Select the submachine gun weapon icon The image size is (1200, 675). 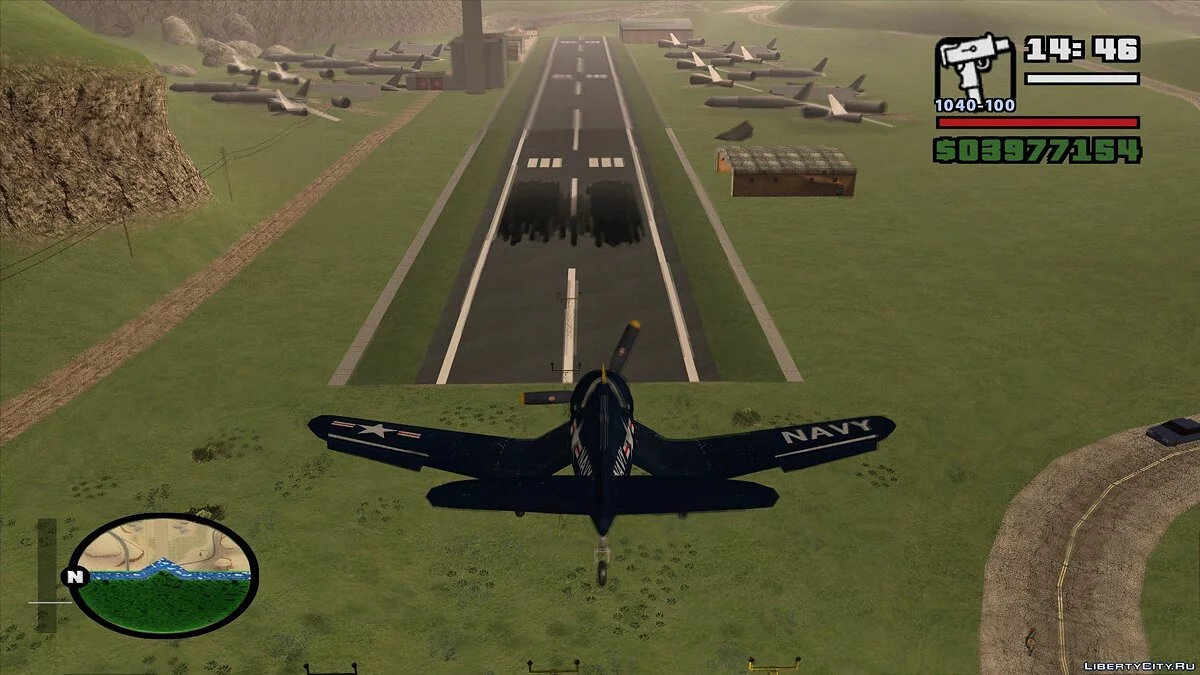coord(974,70)
